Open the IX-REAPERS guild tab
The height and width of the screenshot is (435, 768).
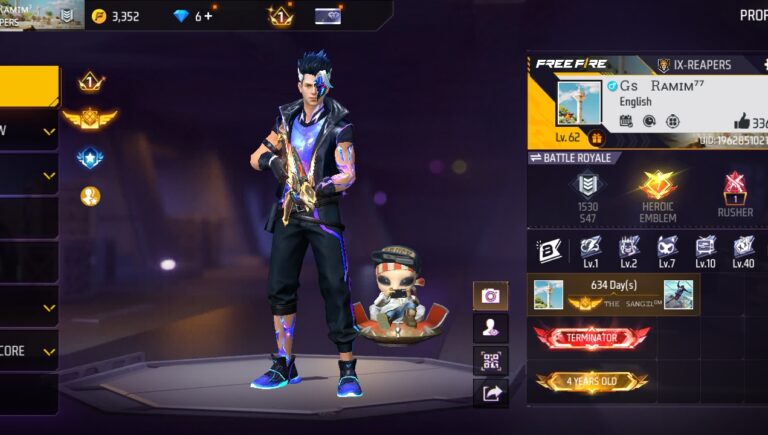(x=693, y=65)
